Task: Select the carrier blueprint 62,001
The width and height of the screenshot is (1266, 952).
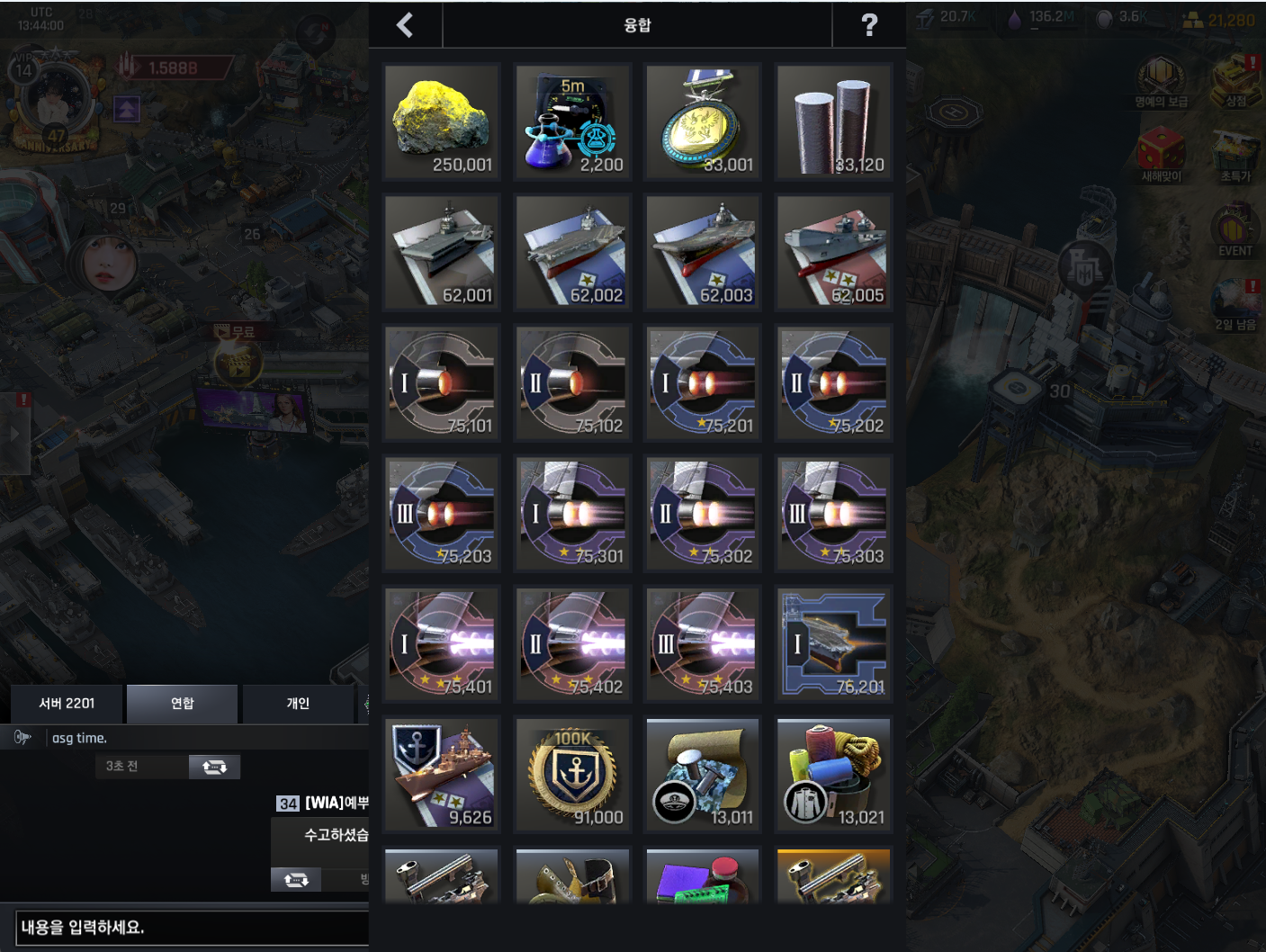Action: coord(442,252)
